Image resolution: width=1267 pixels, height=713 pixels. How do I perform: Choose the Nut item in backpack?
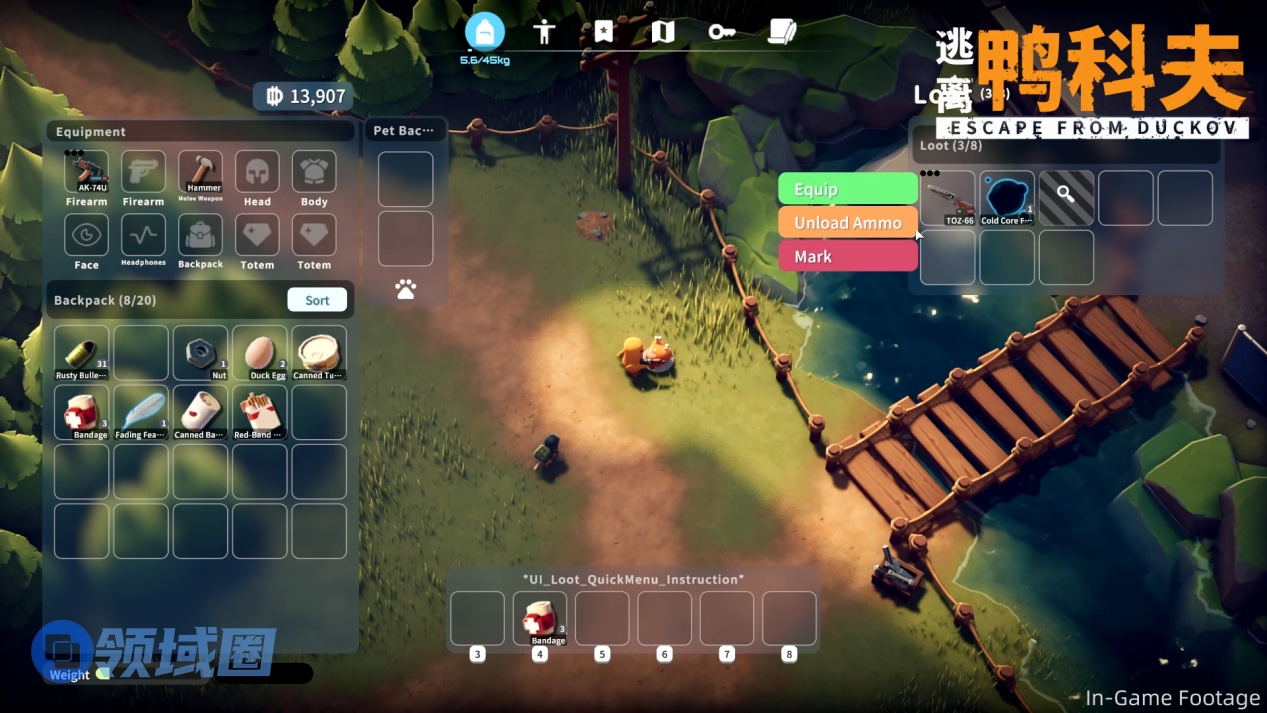tap(200, 353)
